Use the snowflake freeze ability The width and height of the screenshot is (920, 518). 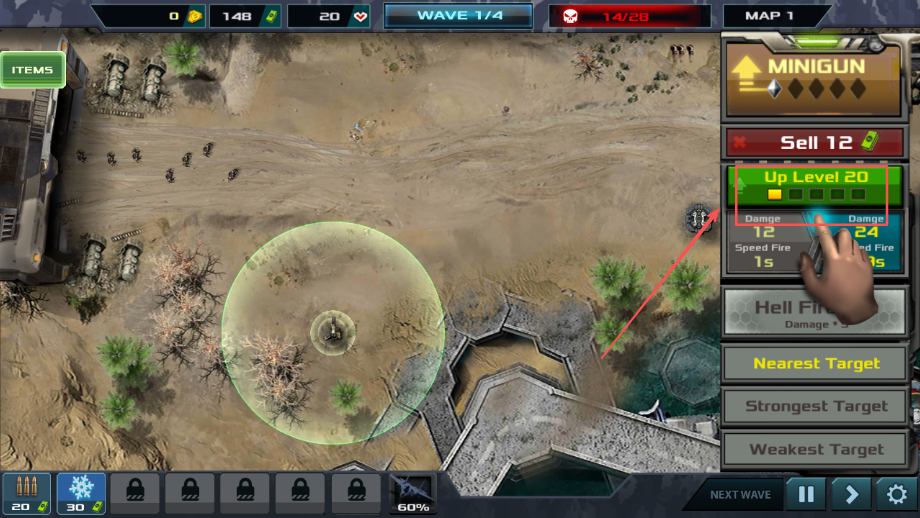click(x=81, y=493)
